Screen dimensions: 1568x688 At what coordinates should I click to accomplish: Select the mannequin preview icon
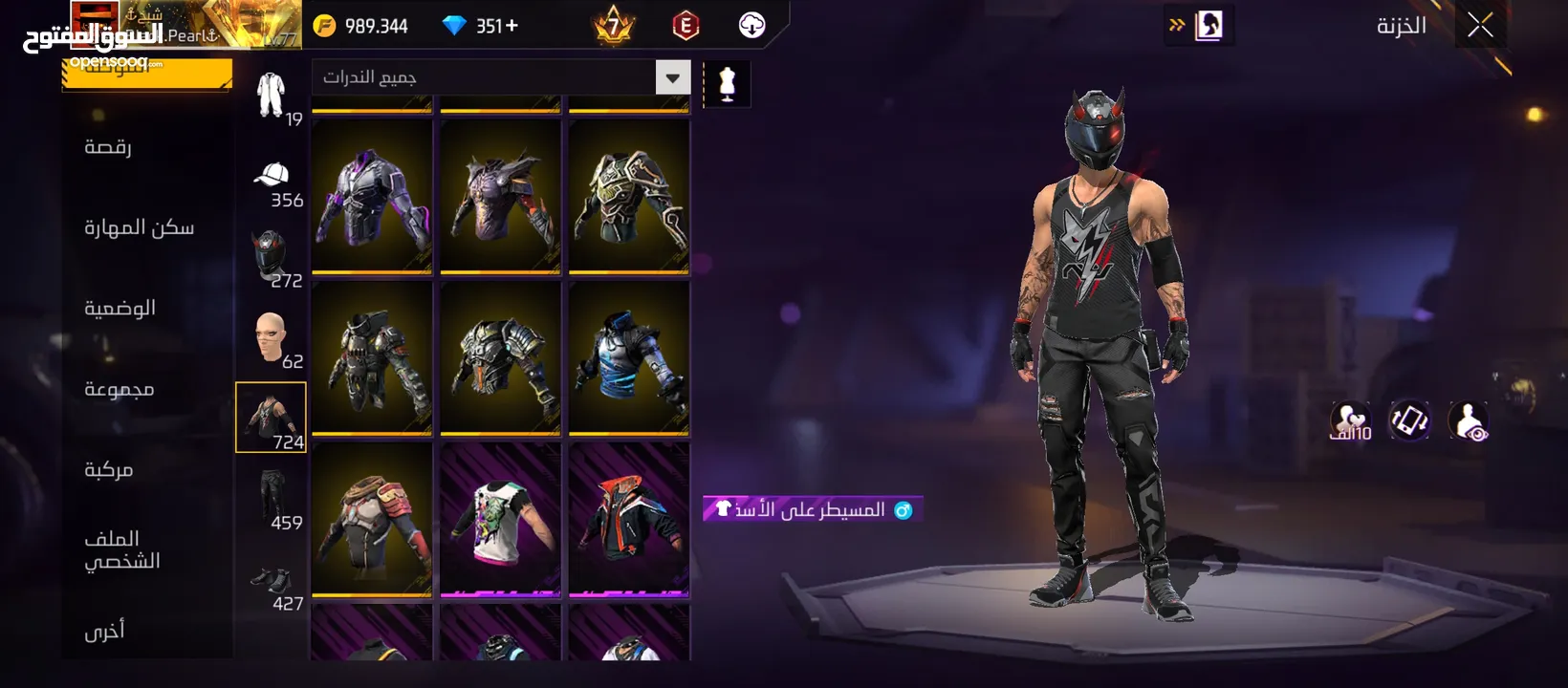coord(727,84)
